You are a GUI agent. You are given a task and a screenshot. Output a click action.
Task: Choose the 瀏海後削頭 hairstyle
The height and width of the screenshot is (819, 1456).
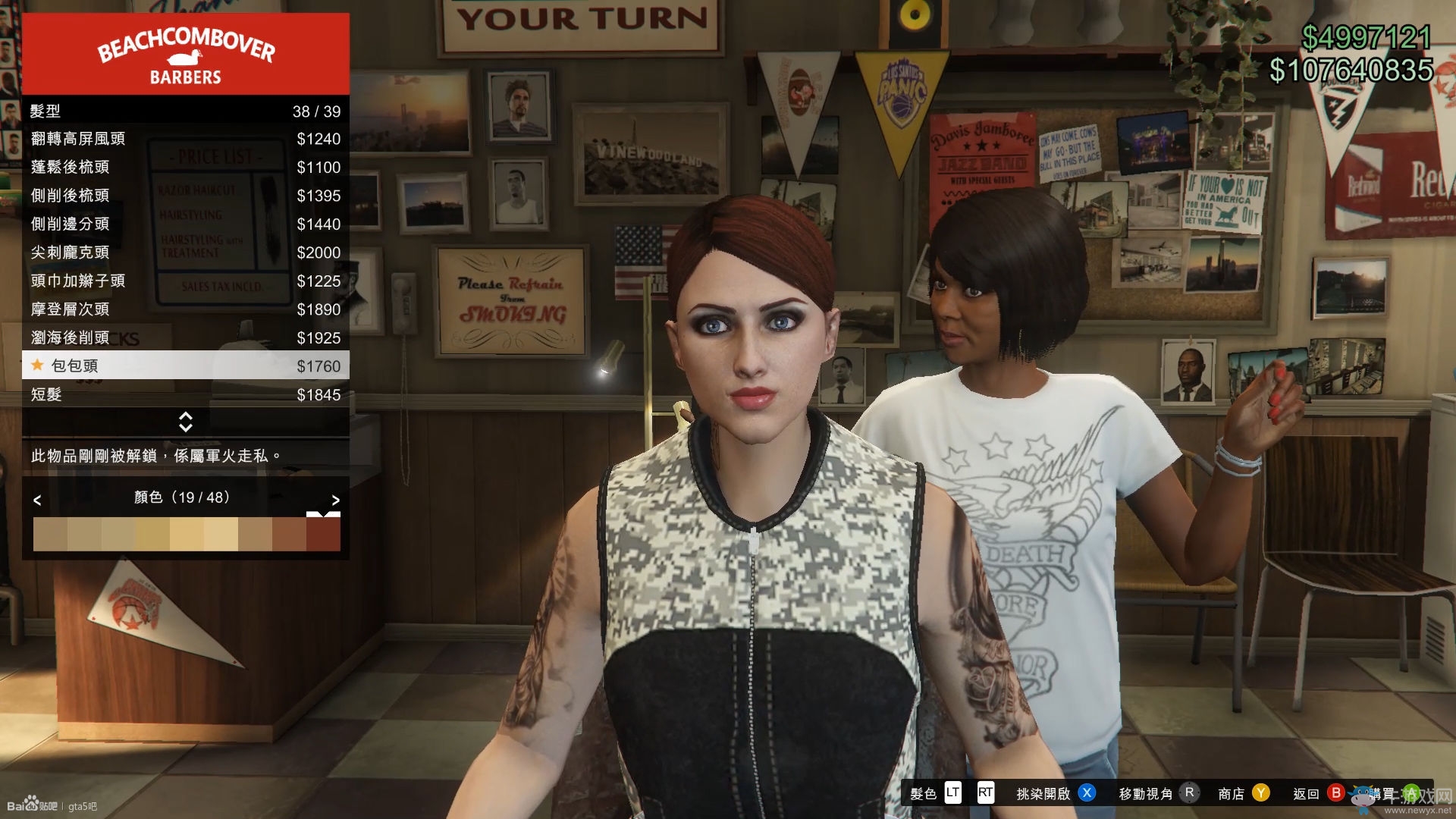(x=186, y=337)
